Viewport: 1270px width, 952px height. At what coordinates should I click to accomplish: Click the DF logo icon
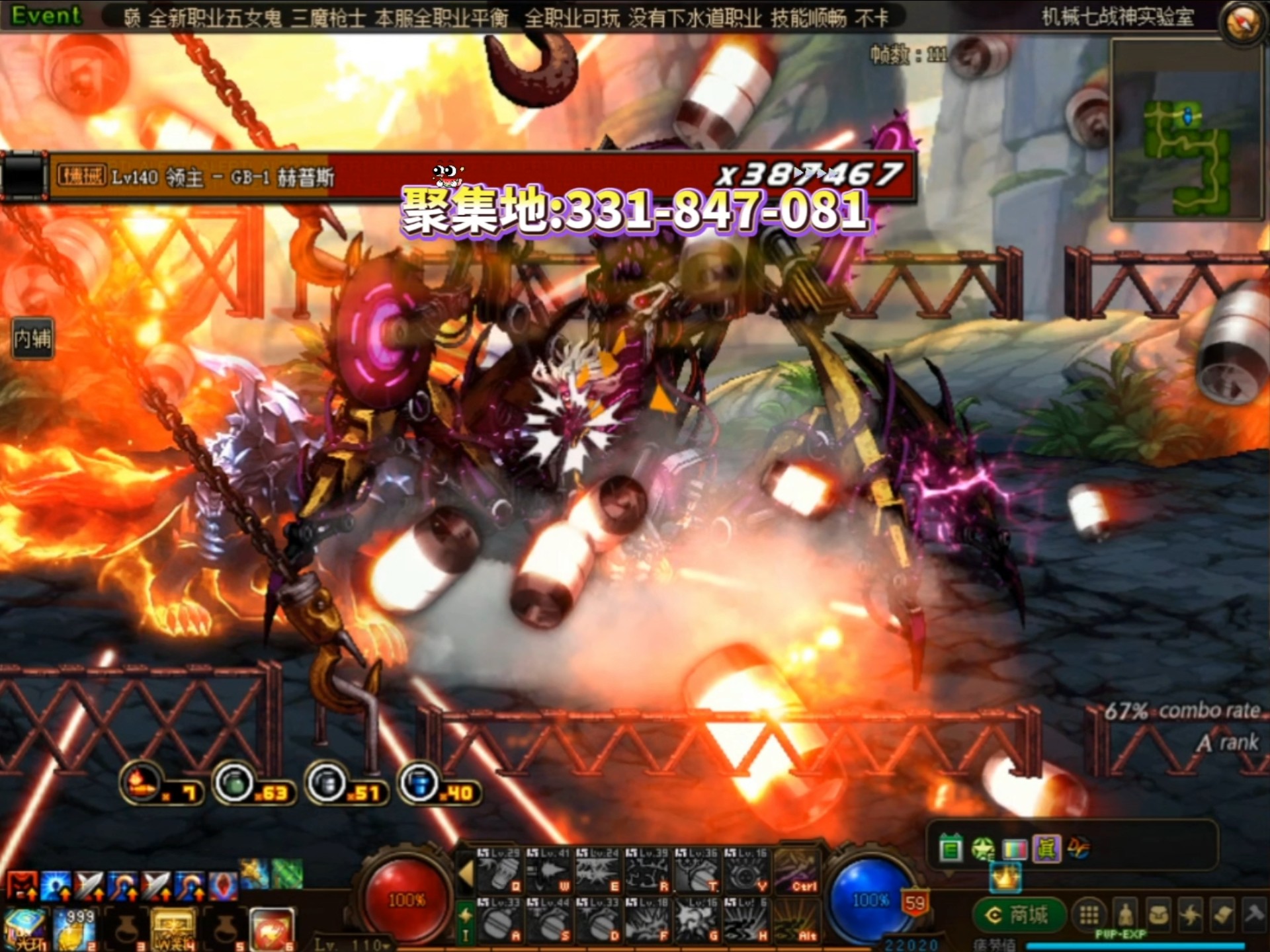pos(1078,848)
